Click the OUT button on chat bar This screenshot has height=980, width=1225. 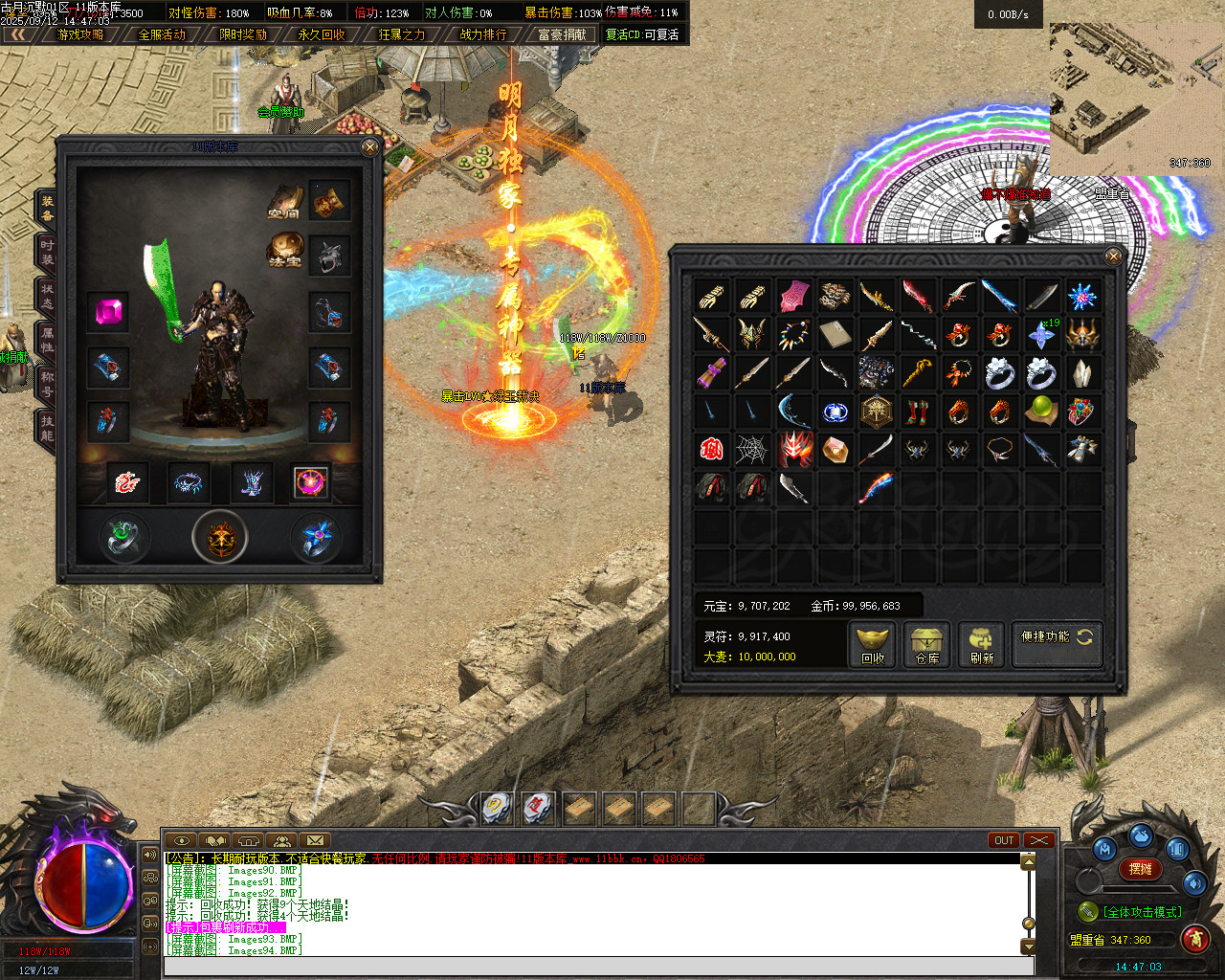pos(1004,840)
